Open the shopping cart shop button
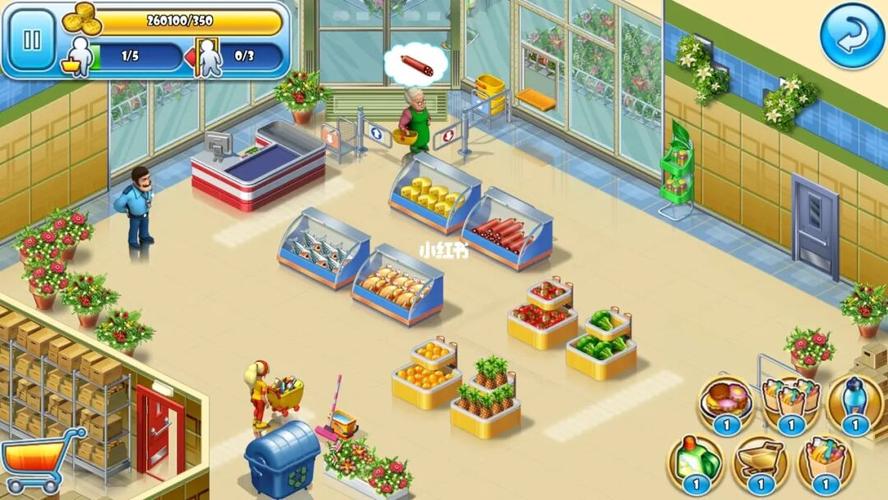Image resolution: width=888 pixels, height=500 pixels. coord(43,463)
